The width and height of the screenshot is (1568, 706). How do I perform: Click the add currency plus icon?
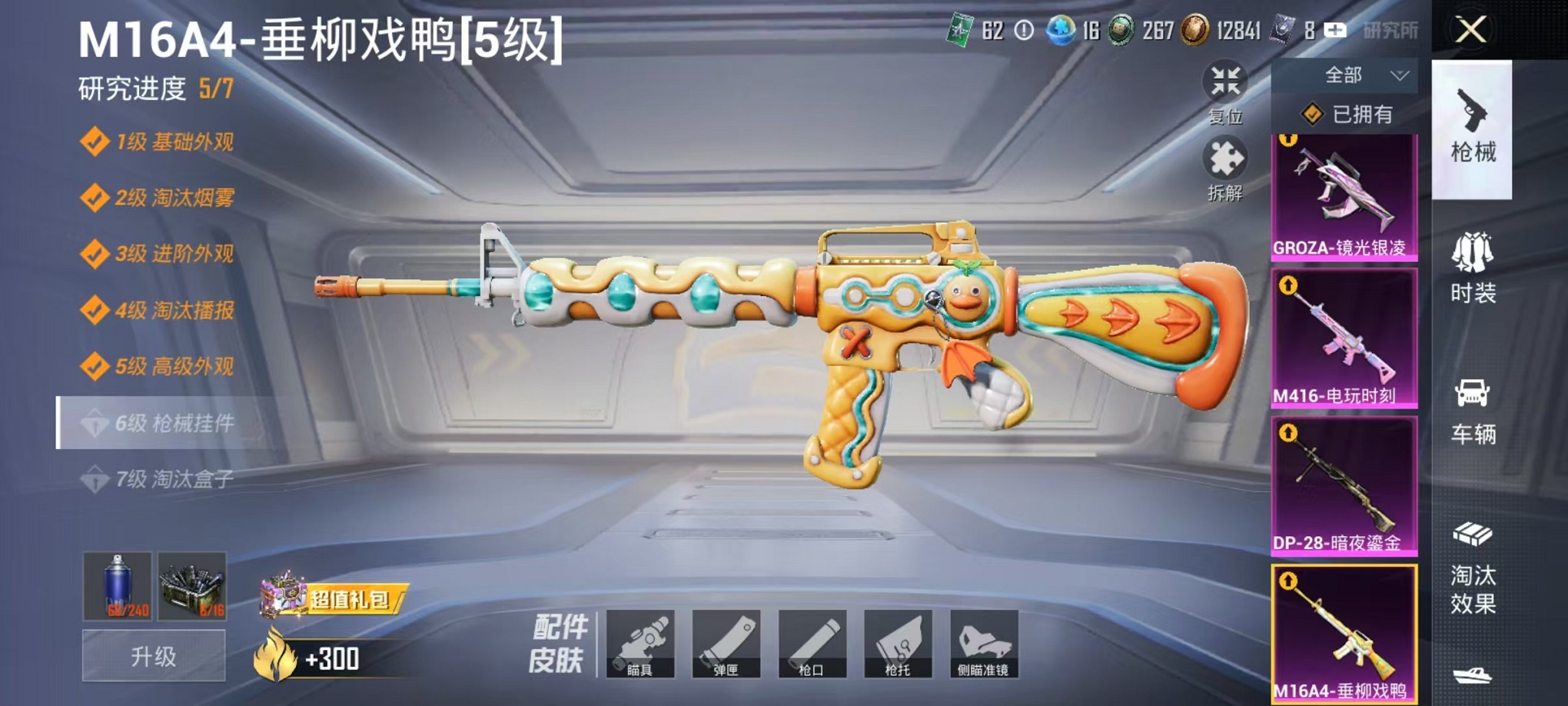(1335, 30)
